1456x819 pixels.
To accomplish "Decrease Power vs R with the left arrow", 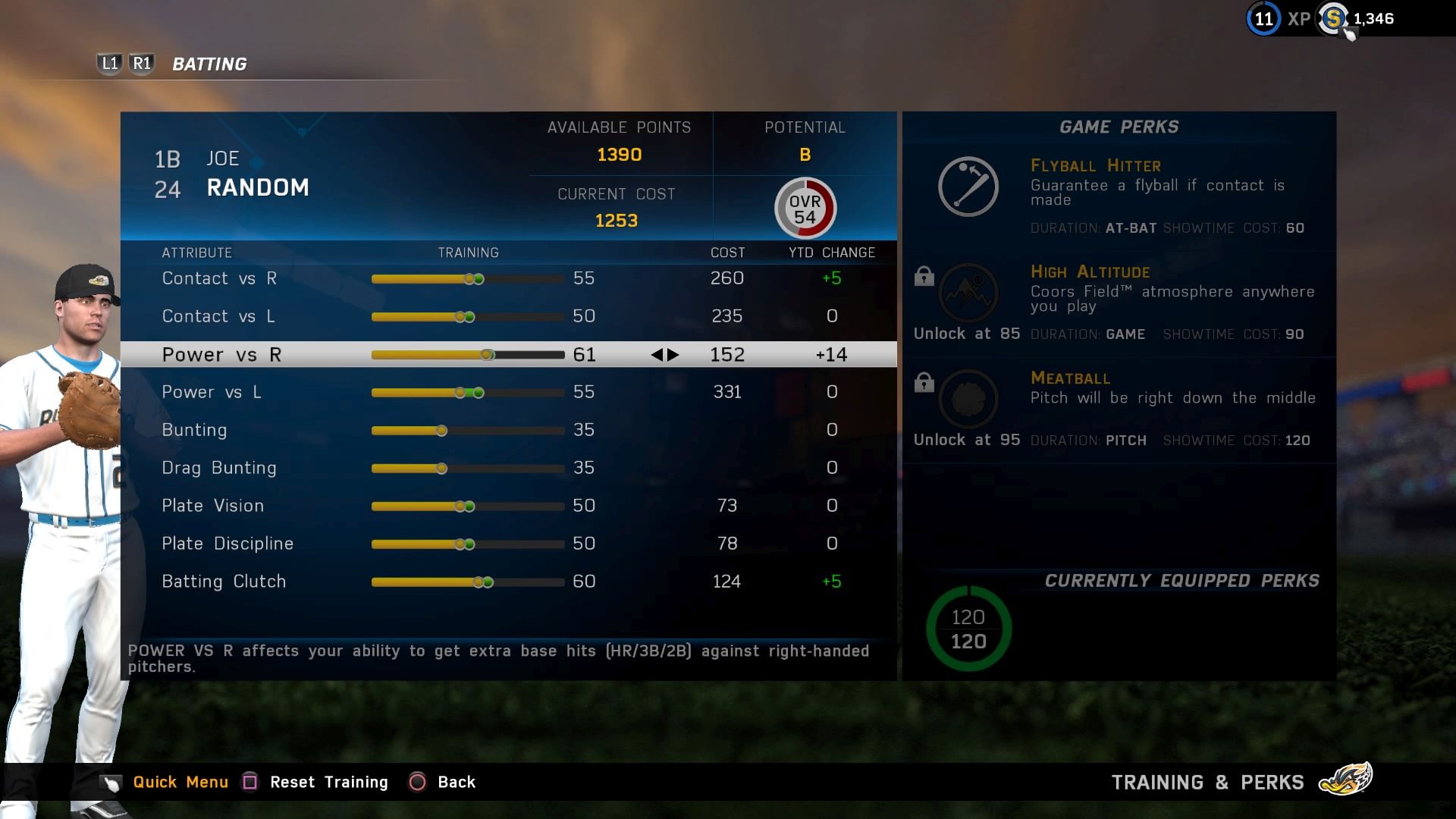I will [657, 355].
